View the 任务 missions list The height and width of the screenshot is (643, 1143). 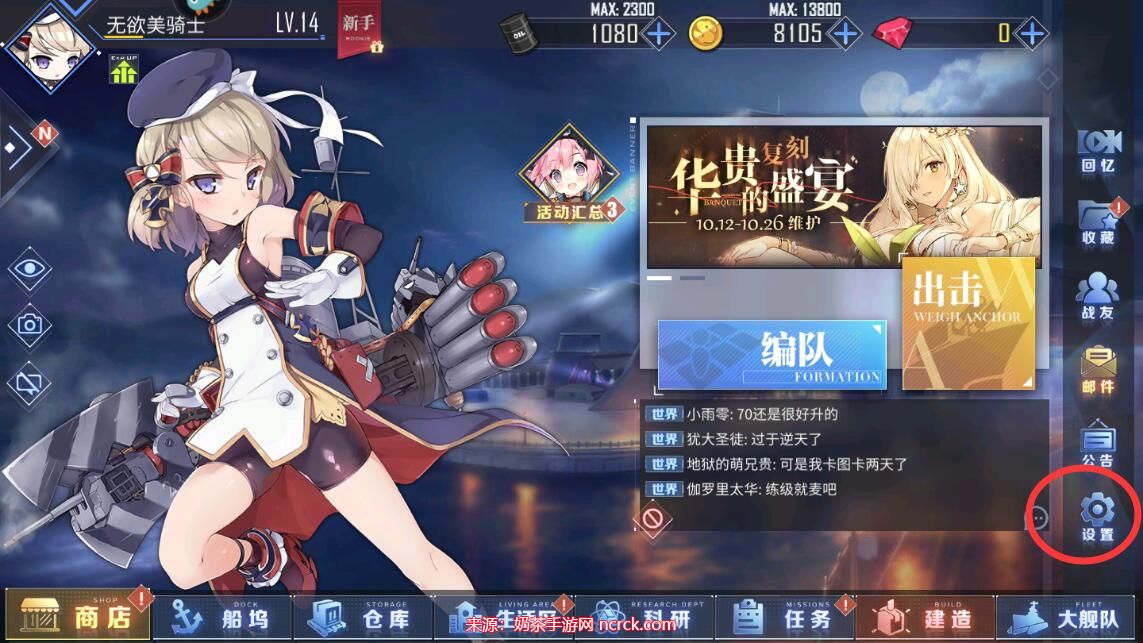(790, 616)
